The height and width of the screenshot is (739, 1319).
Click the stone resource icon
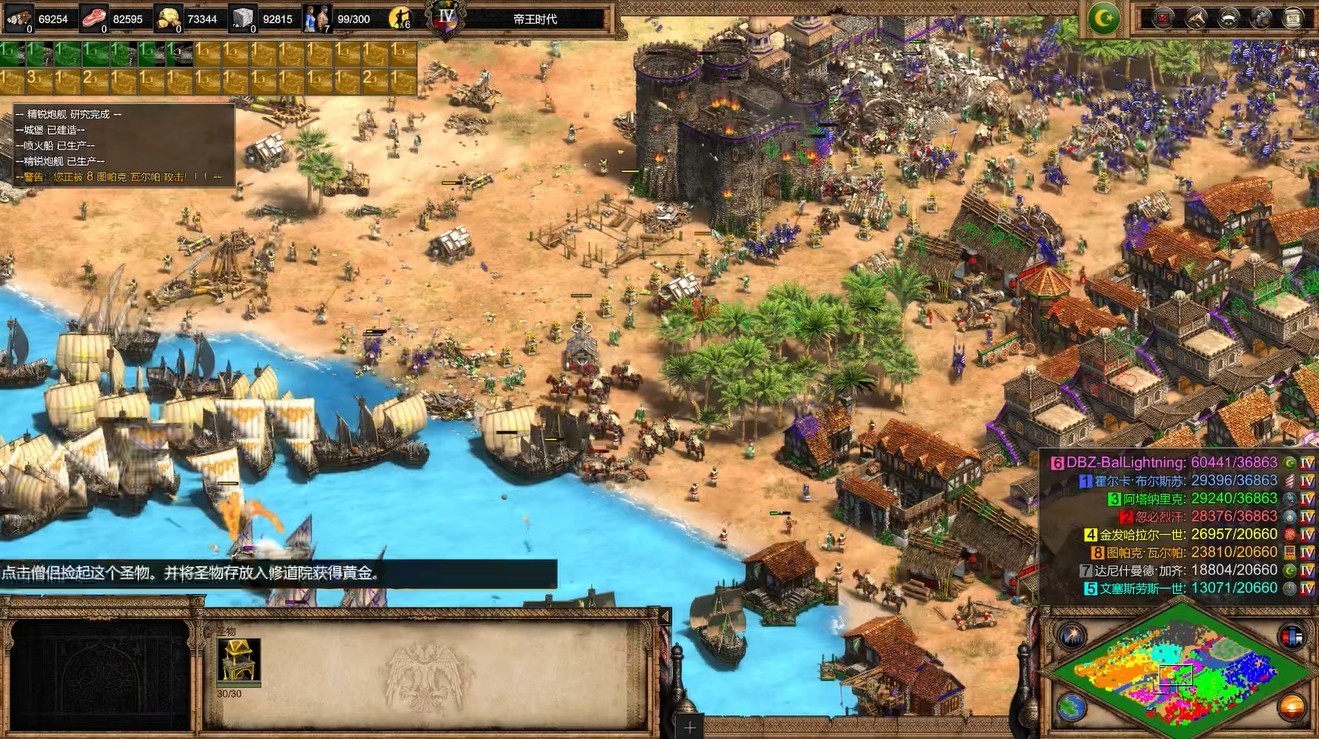[243, 17]
